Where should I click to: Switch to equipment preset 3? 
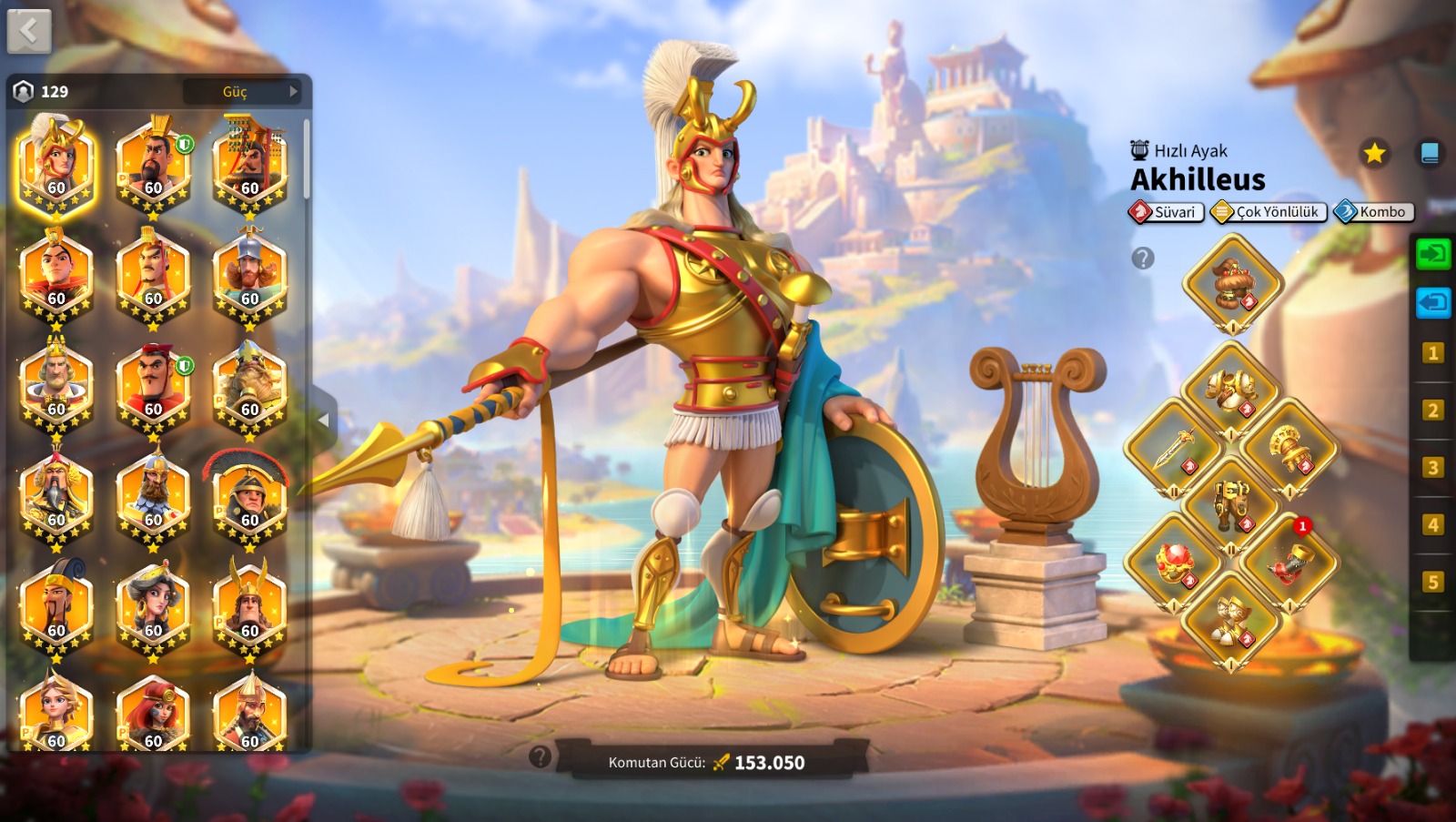(x=1432, y=468)
